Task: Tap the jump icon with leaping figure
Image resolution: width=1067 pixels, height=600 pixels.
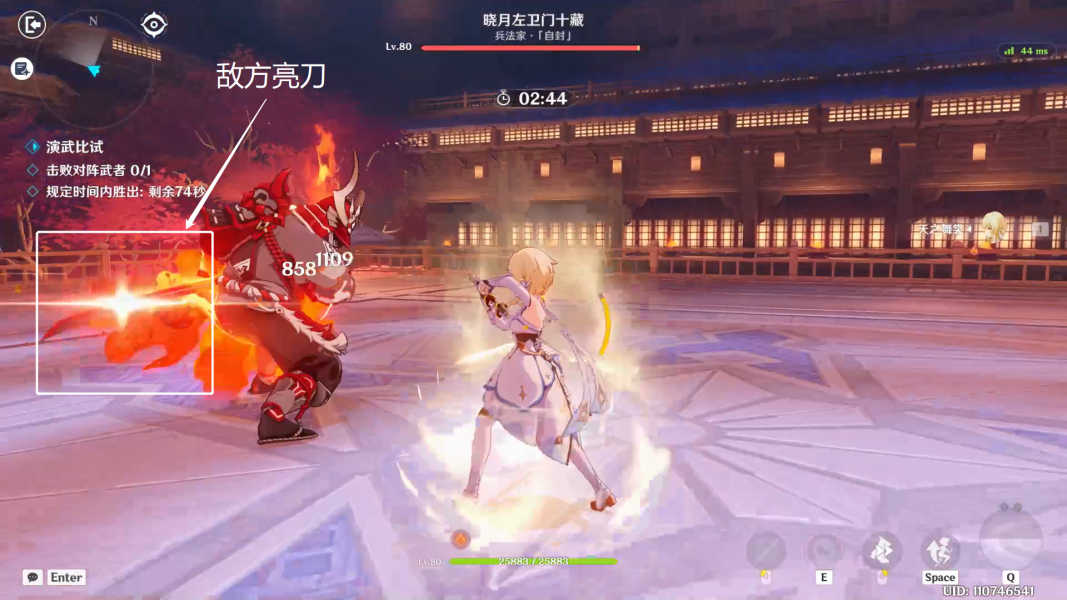Action: coord(940,550)
